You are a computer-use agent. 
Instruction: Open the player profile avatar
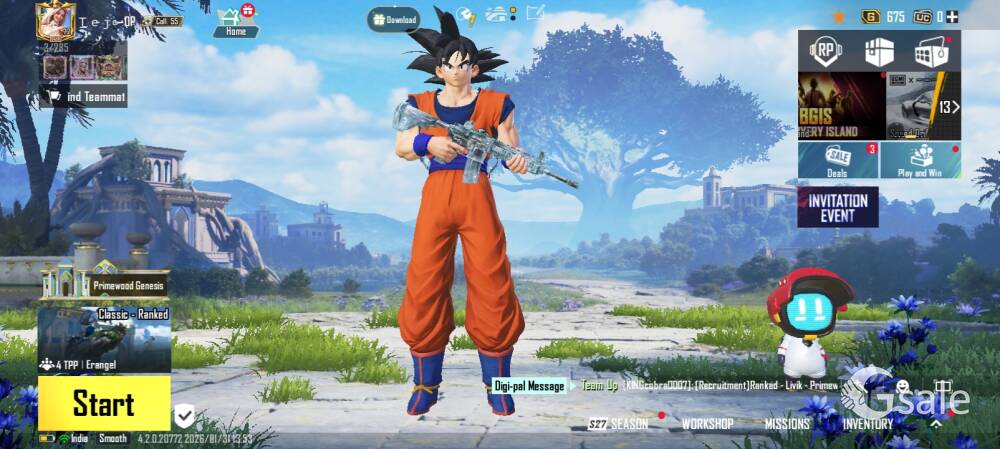coord(56,21)
